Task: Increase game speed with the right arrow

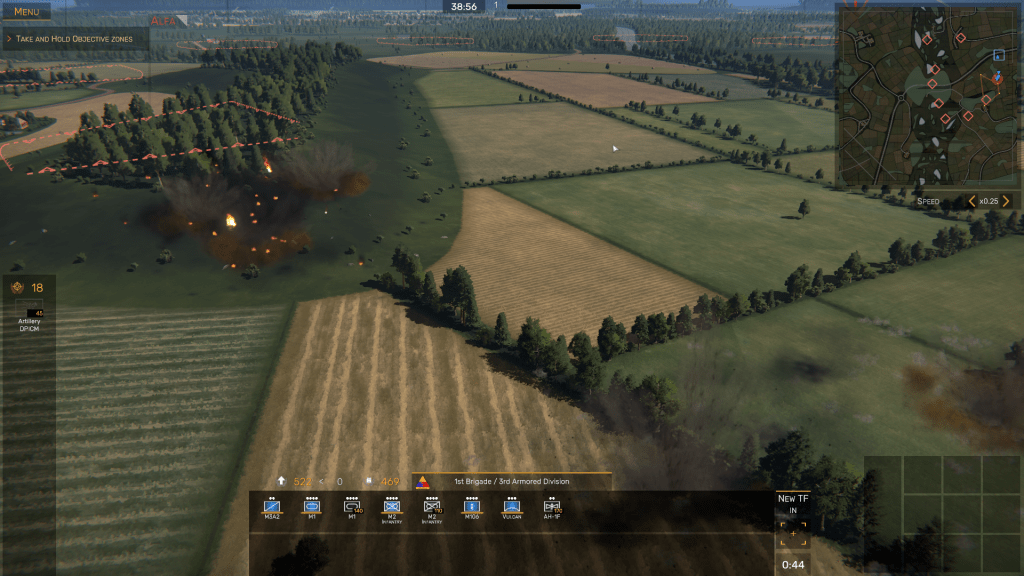Action: point(1006,201)
